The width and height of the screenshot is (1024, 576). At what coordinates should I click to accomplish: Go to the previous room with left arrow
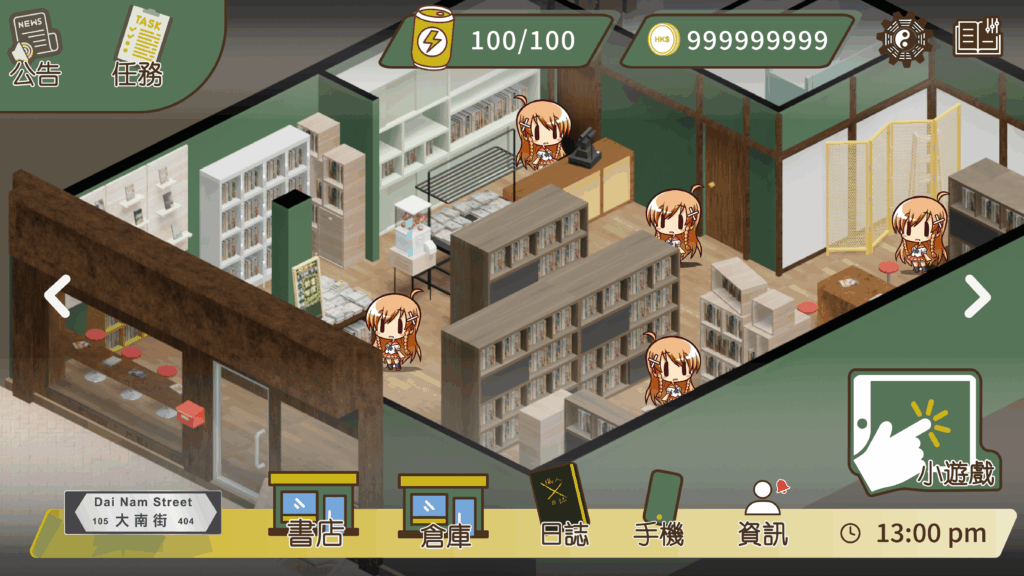[57, 295]
